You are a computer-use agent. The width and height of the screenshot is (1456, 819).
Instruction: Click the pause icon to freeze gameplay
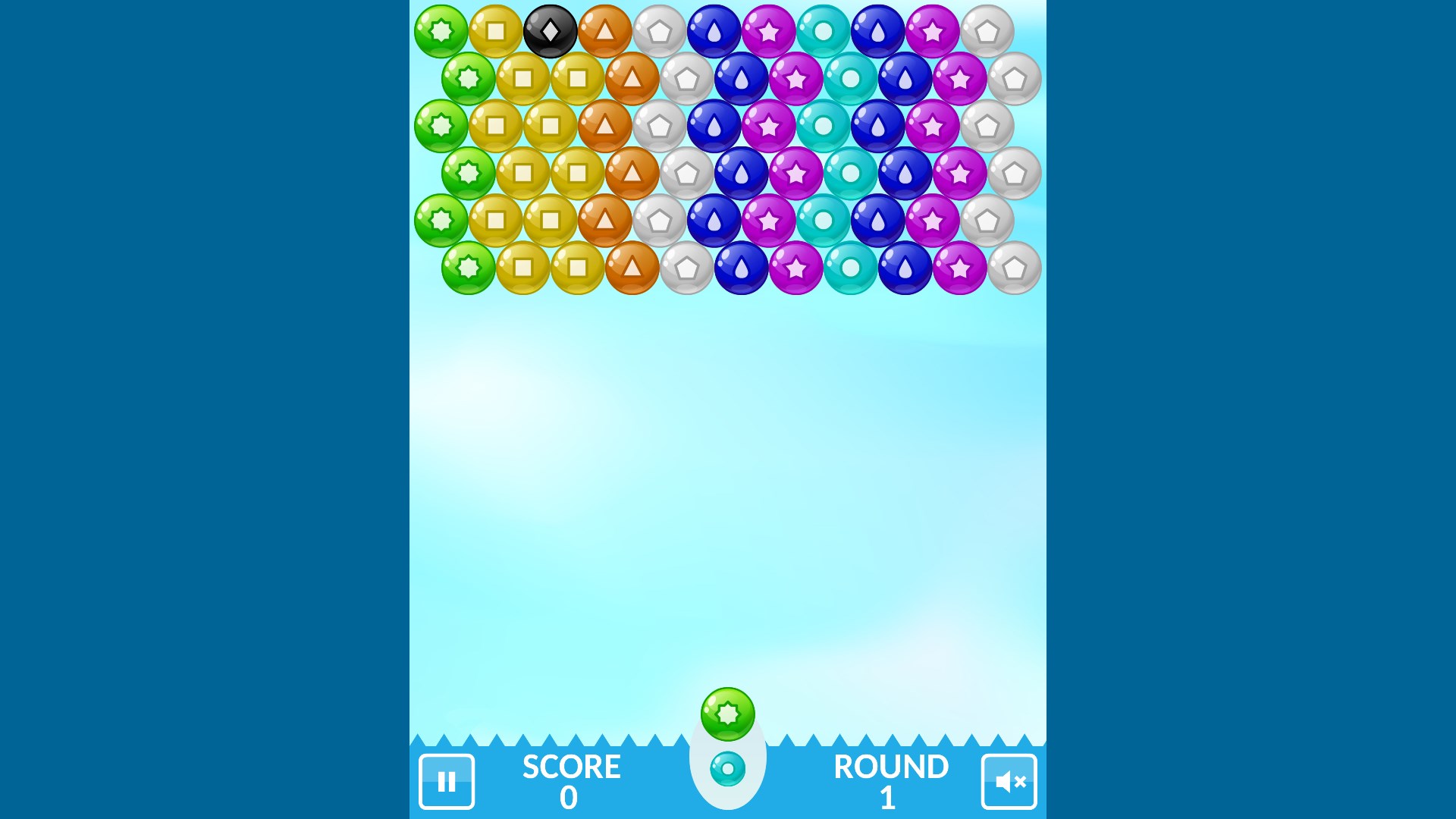click(447, 782)
